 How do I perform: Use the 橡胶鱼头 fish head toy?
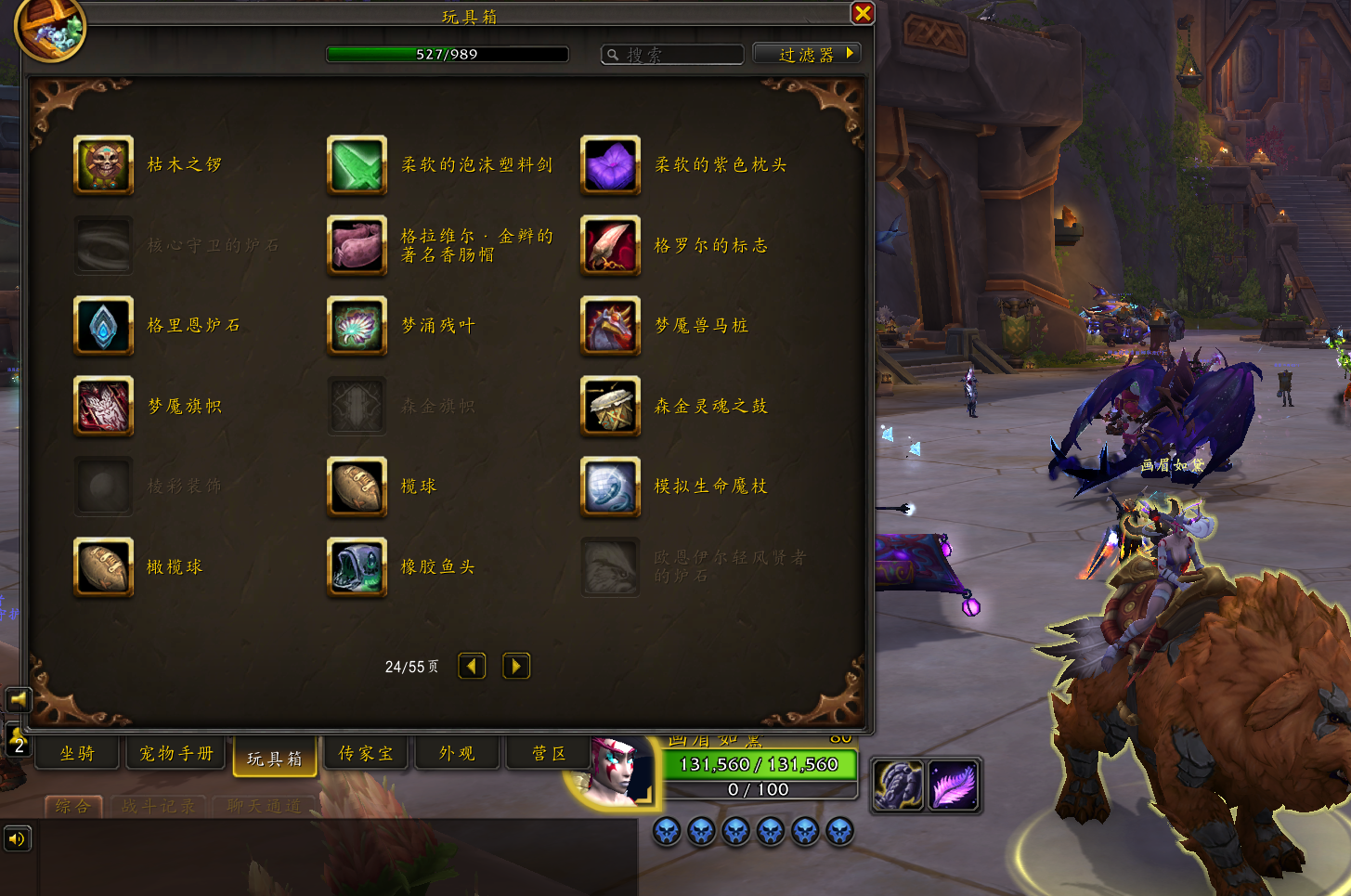coord(357,567)
